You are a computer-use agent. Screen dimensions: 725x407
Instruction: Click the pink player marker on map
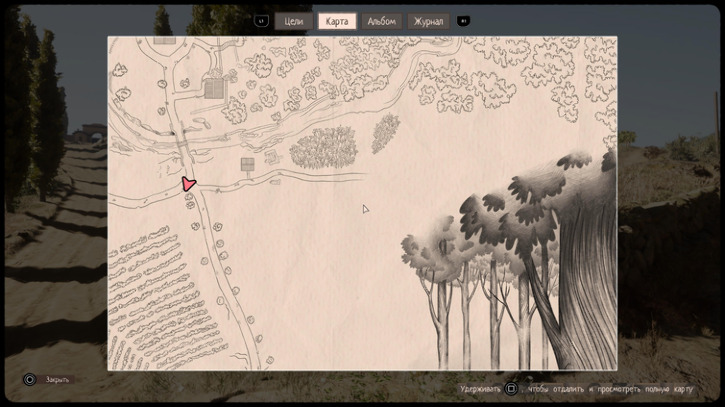click(x=188, y=184)
